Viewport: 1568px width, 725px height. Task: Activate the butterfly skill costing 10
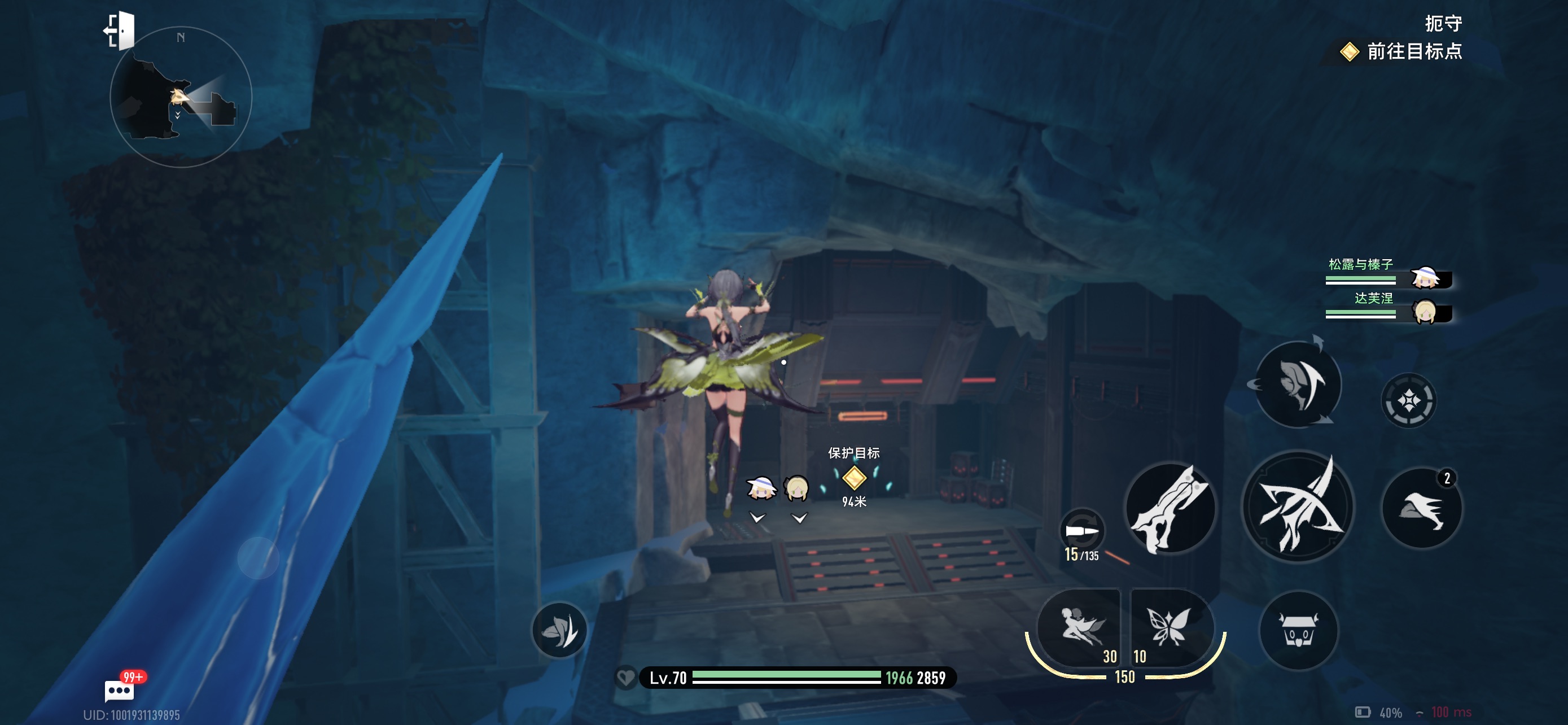pyautogui.click(x=1170, y=627)
